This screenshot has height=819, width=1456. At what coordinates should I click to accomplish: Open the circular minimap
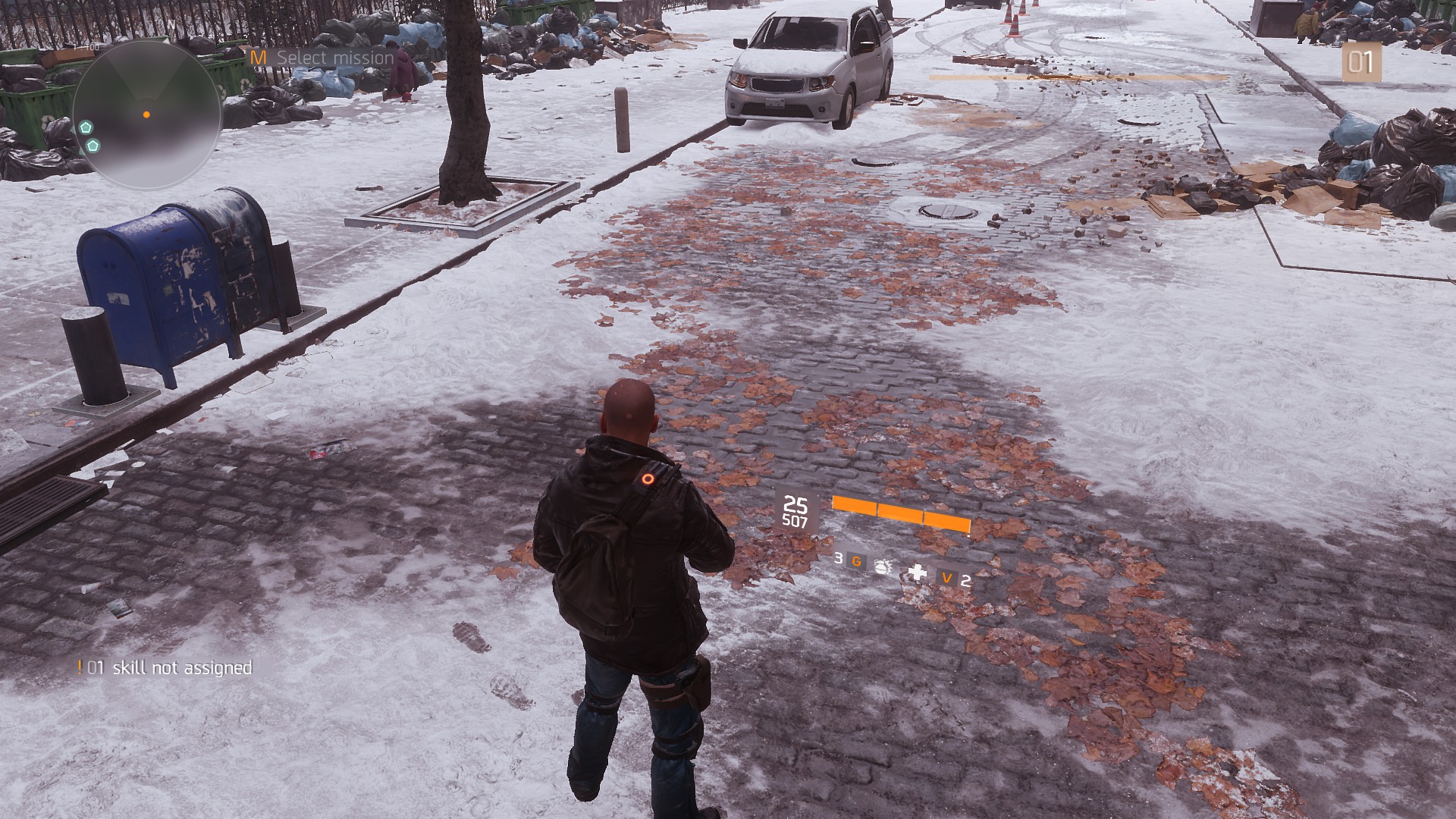(146, 115)
